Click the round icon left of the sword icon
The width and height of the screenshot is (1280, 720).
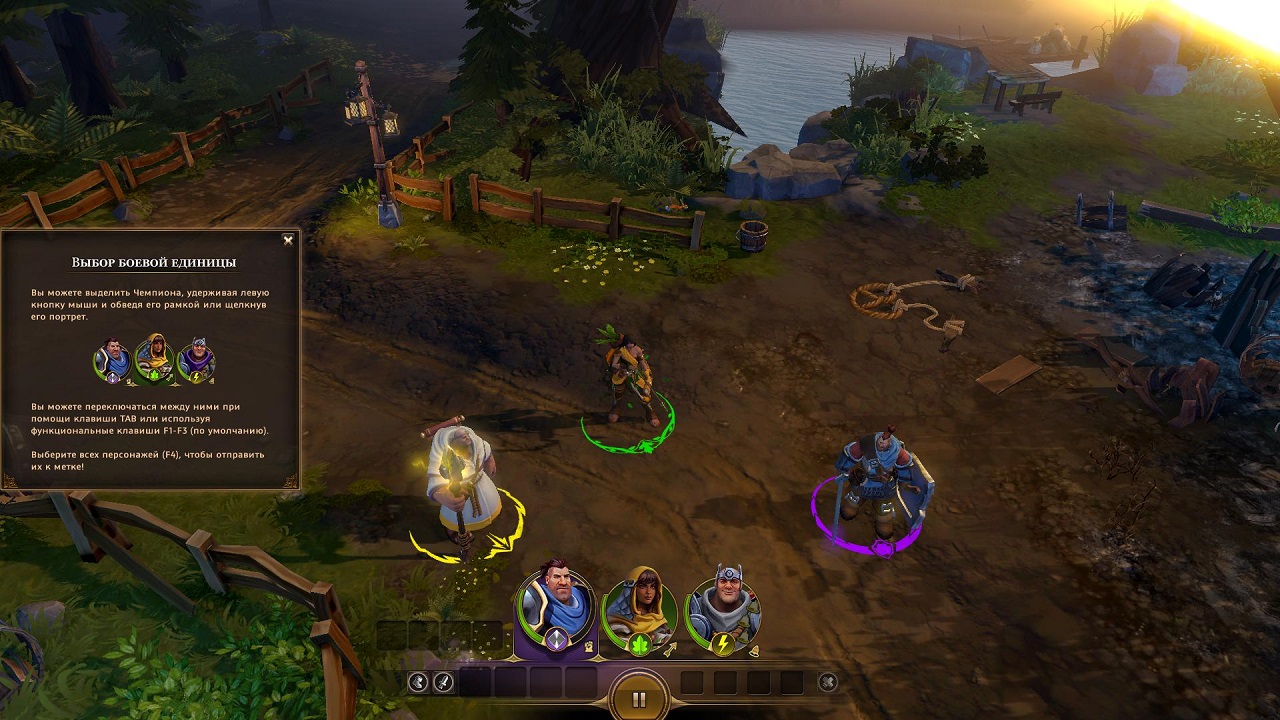tap(418, 682)
